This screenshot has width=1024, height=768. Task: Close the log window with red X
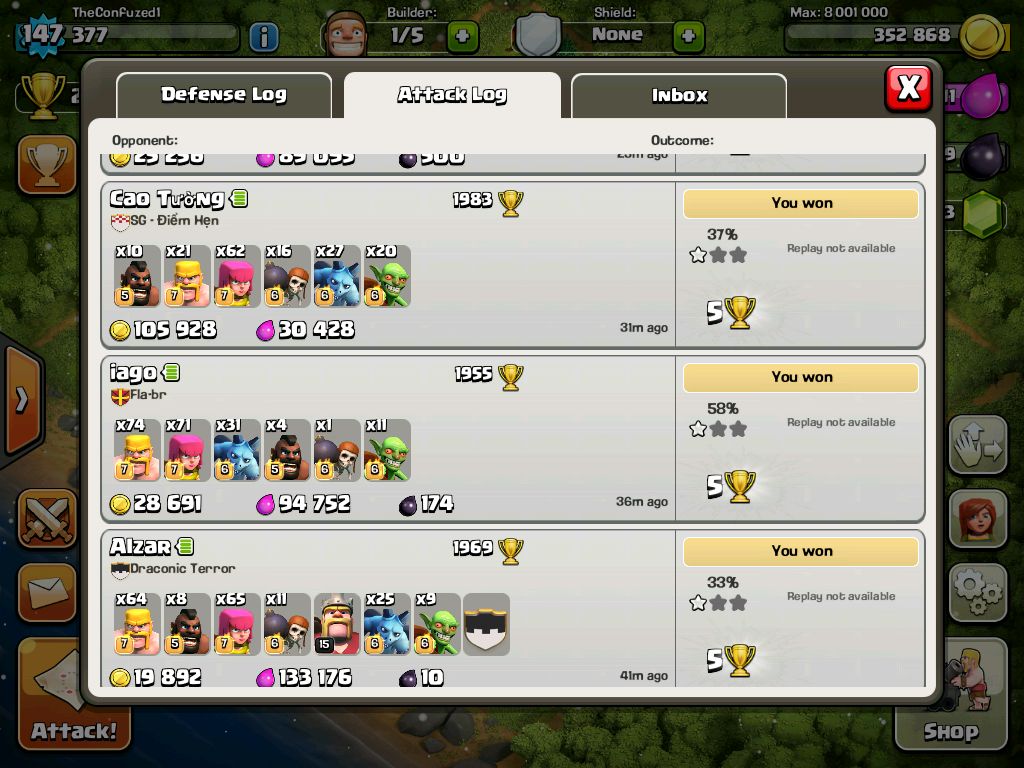click(908, 88)
